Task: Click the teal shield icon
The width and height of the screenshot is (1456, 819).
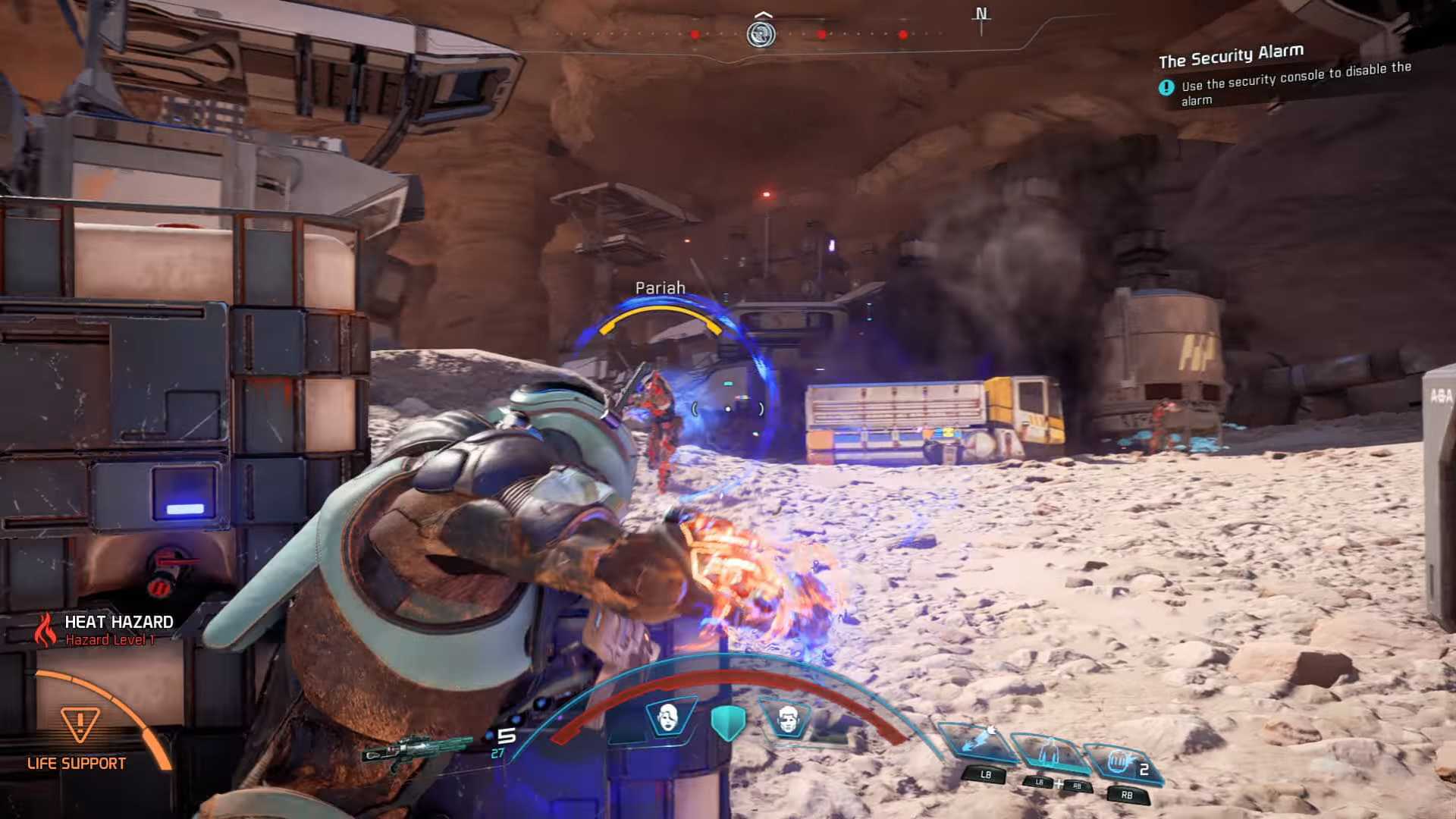Action: [x=728, y=722]
